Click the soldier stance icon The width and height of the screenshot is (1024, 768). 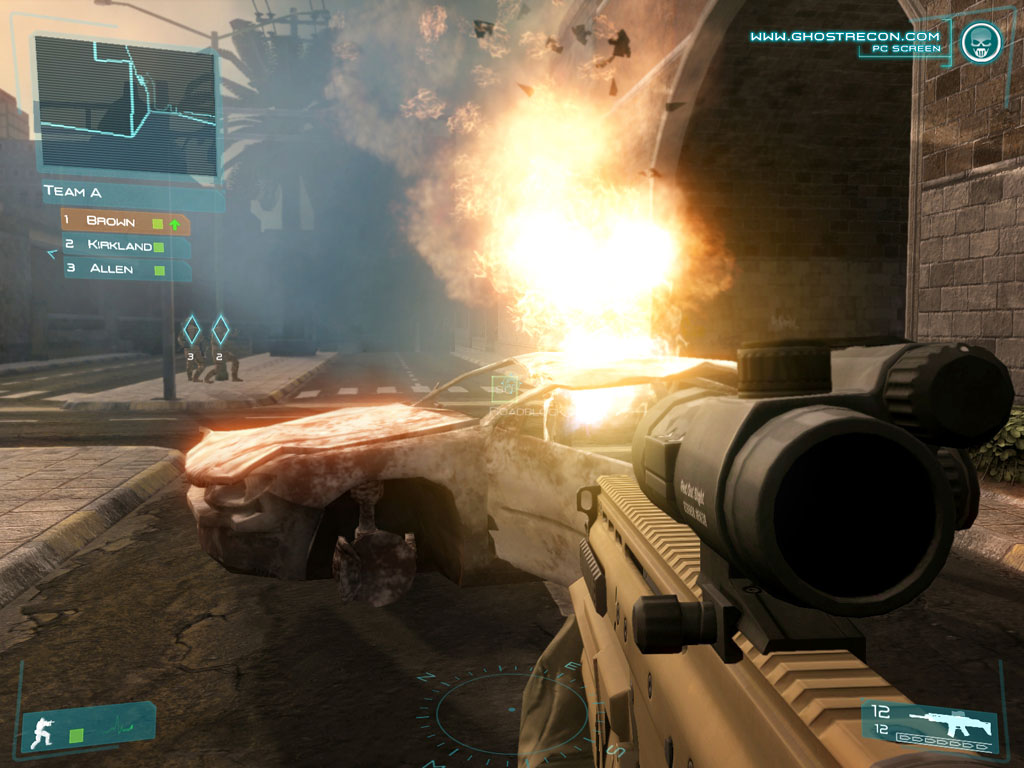point(45,731)
